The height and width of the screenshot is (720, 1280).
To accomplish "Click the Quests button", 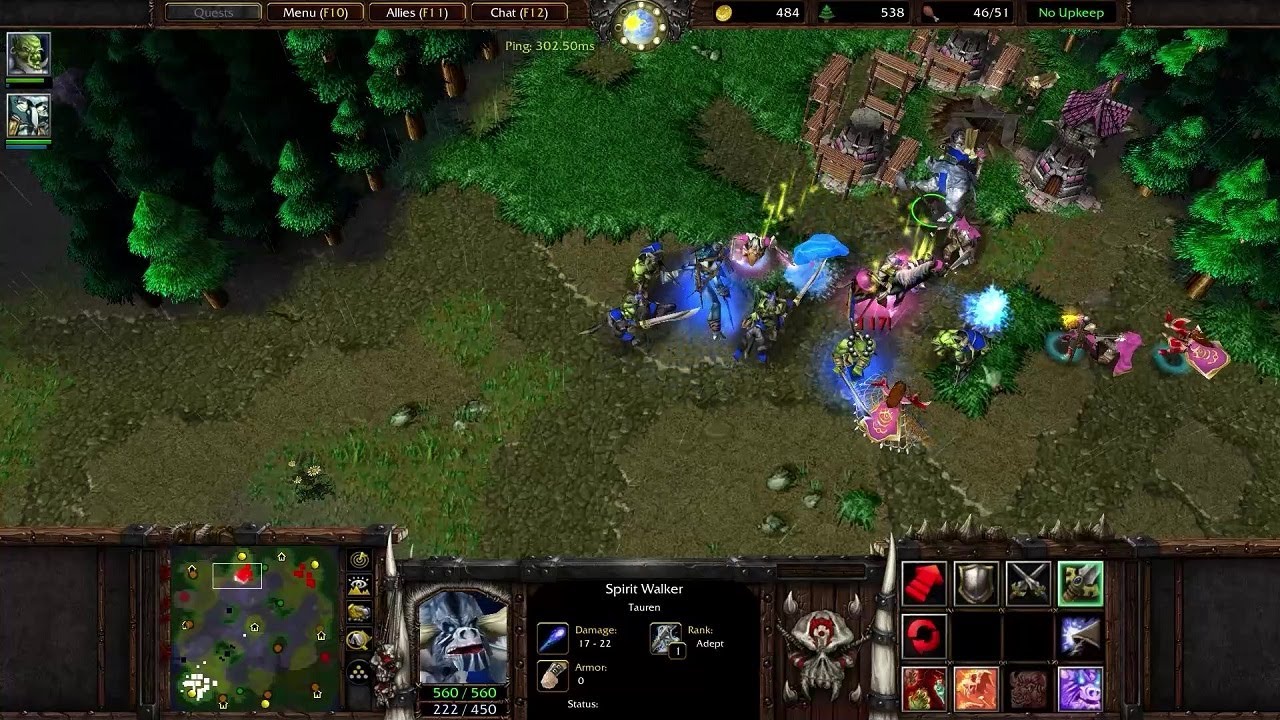I will [x=213, y=13].
